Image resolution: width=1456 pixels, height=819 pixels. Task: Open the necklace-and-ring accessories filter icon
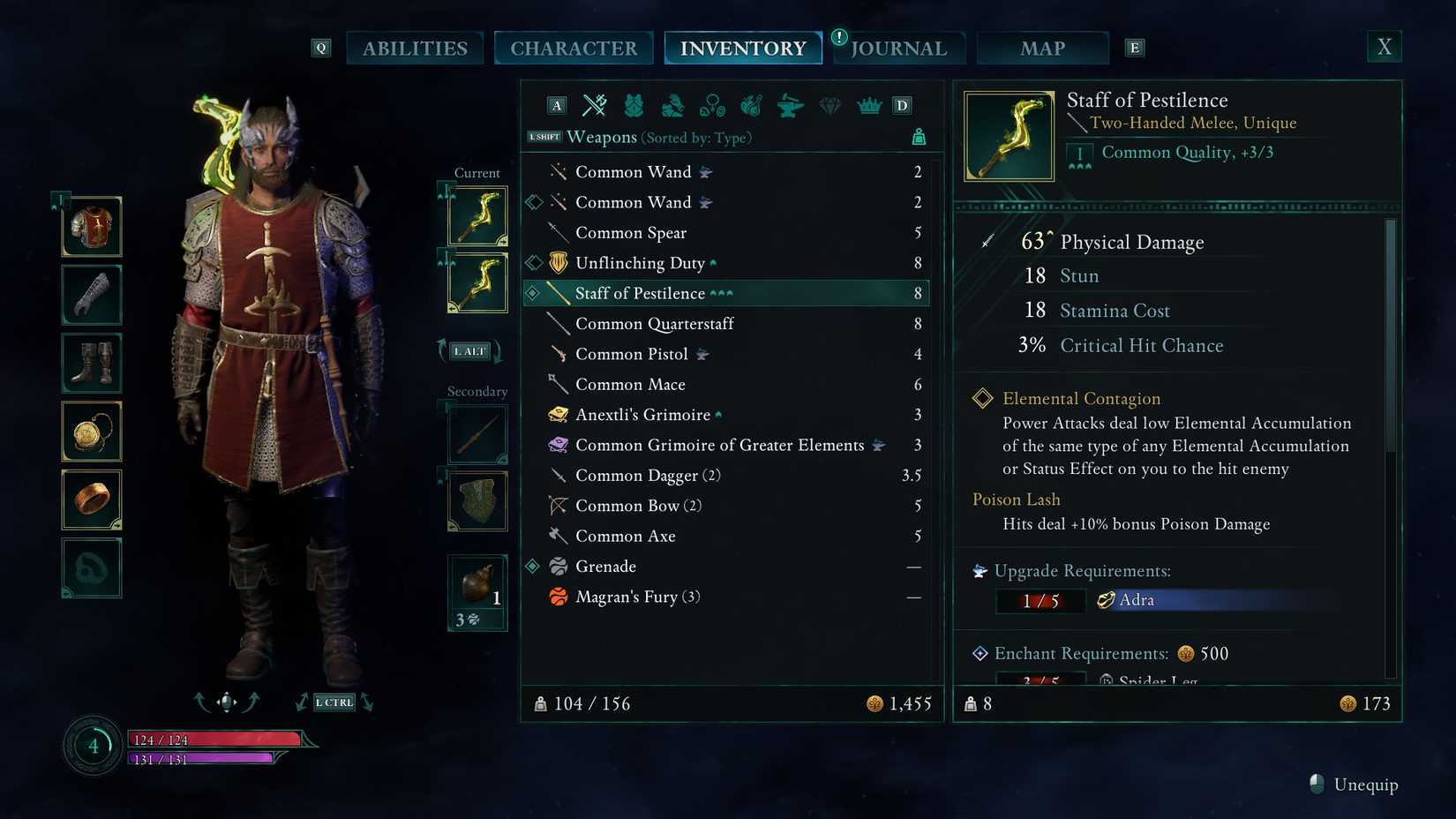click(x=711, y=105)
